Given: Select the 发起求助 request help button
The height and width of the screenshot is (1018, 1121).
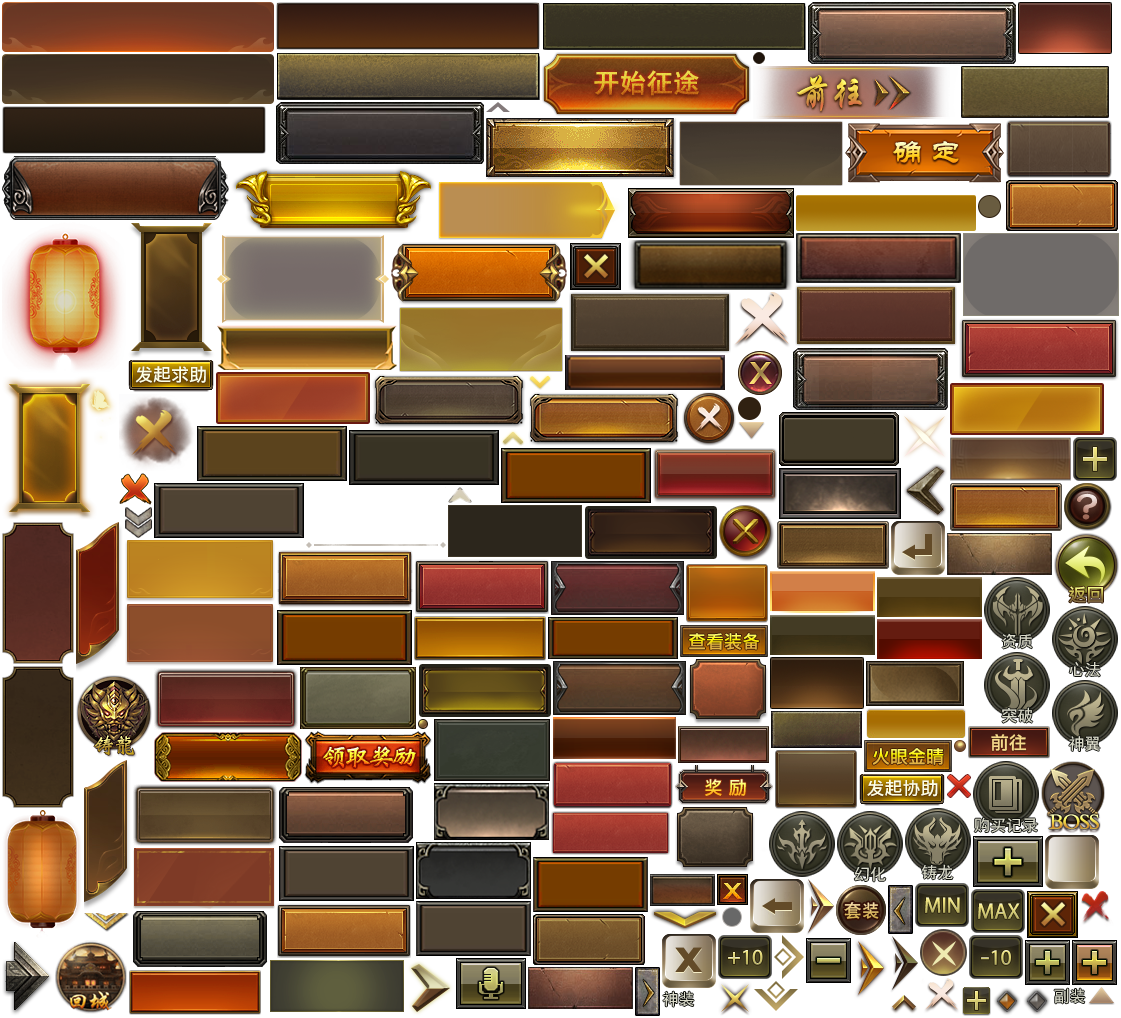Looking at the screenshot, I should (171, 375).
